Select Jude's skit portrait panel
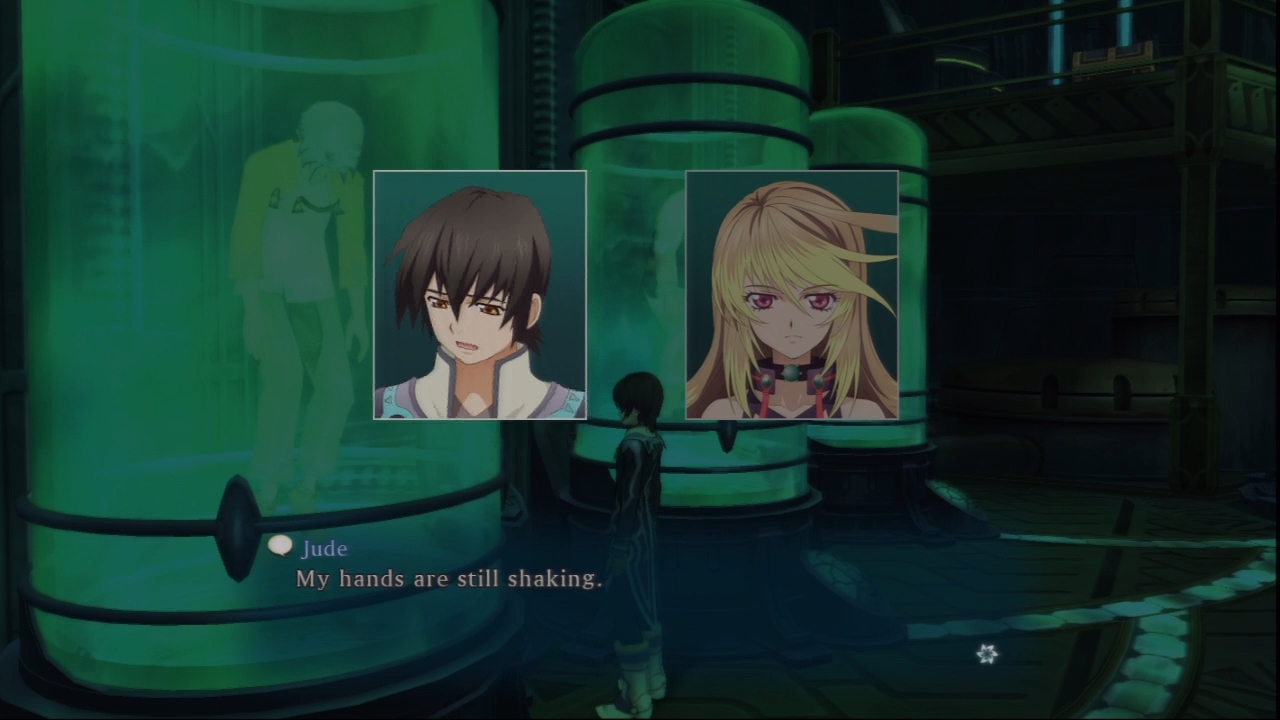The image size is (1280, 720). coord(480,295)
